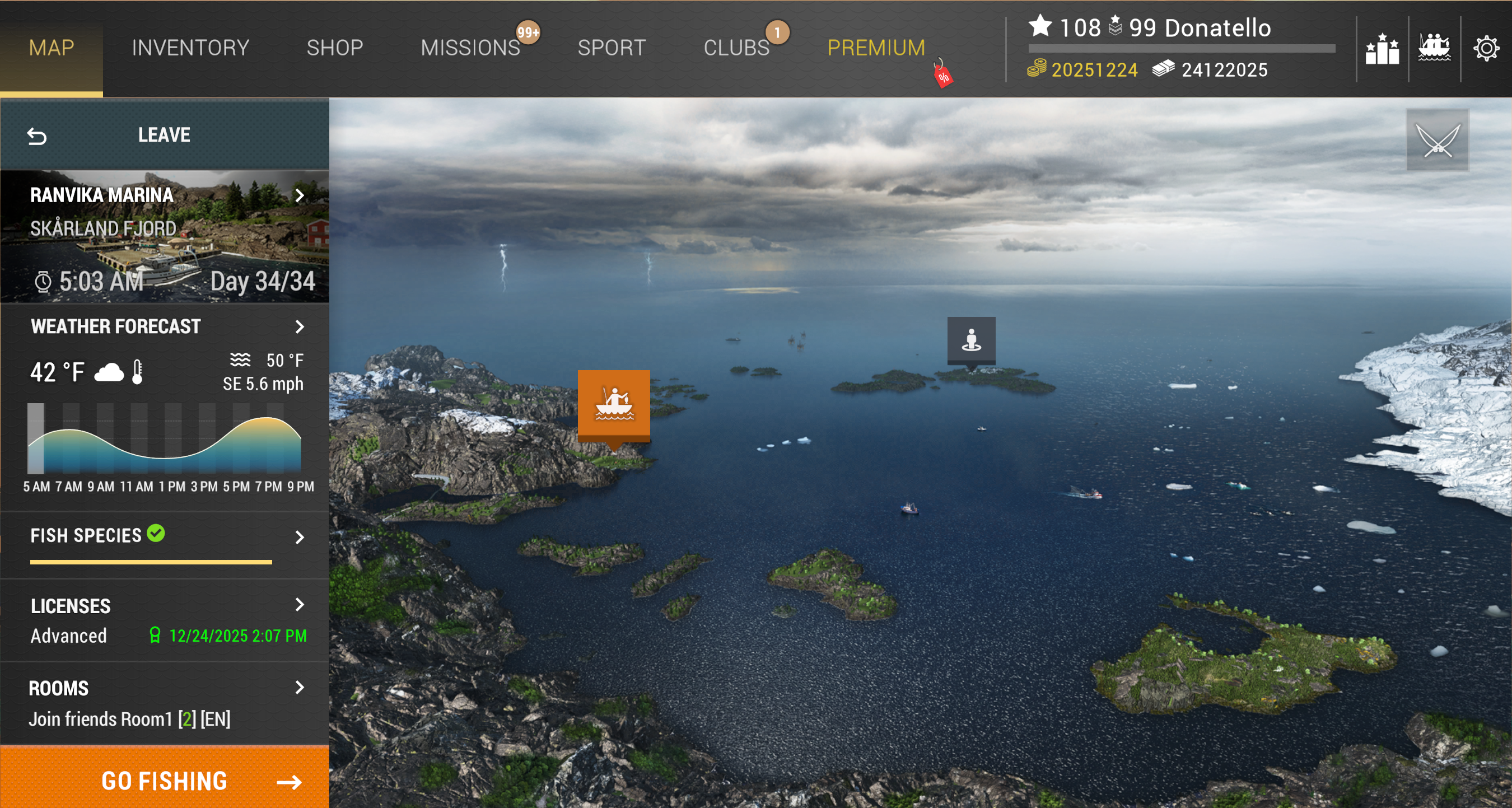Leave the current location
The image size is (1512, 808).
click(x=164, y=135)
